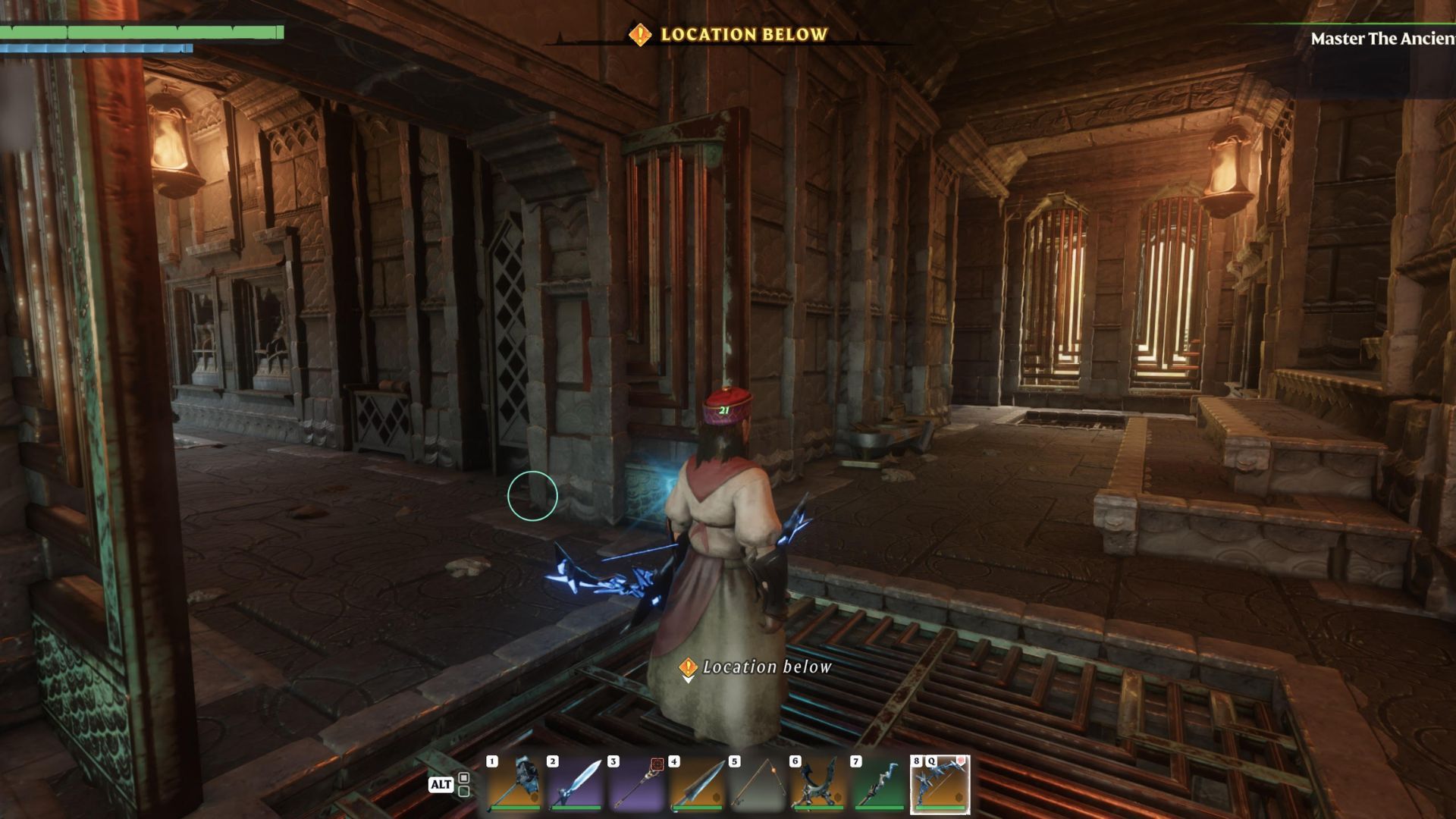
Task: Select the horned weapon in slot 6
Action: [818, 784]
